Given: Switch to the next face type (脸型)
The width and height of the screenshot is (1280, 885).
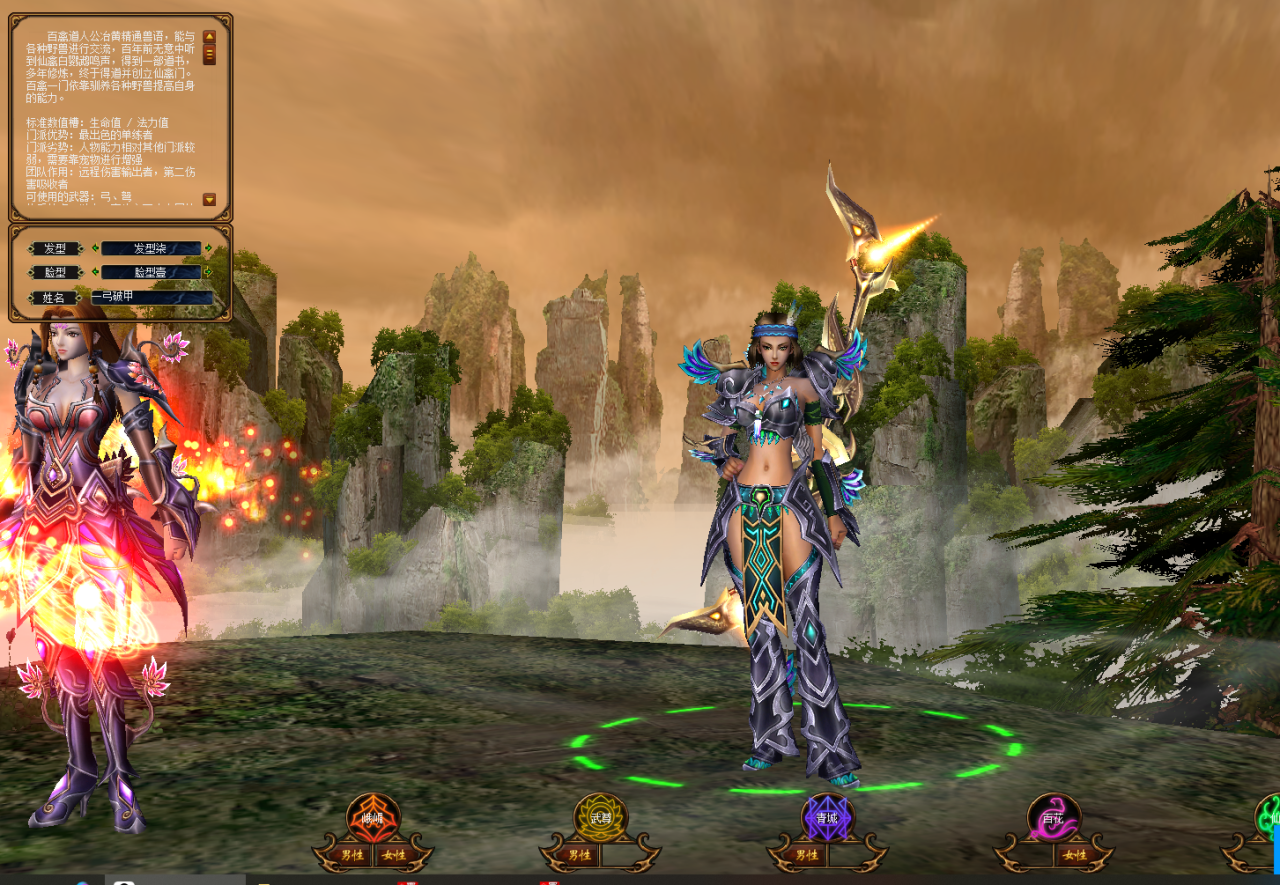Looking at the screenshot, I should (x=208, y=272).
